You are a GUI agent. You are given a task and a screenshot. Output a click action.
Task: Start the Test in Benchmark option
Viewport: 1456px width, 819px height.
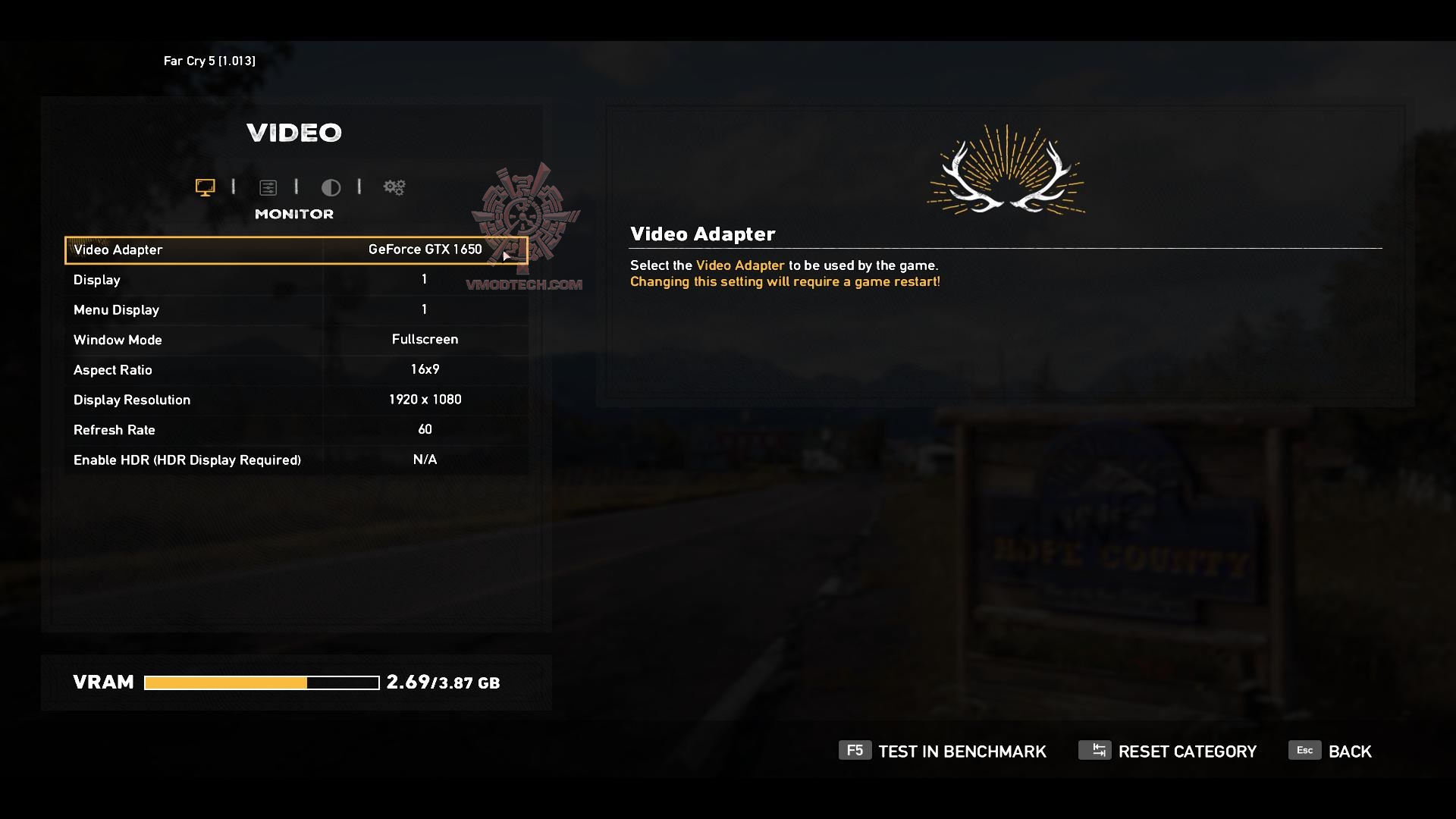point(943,752)
